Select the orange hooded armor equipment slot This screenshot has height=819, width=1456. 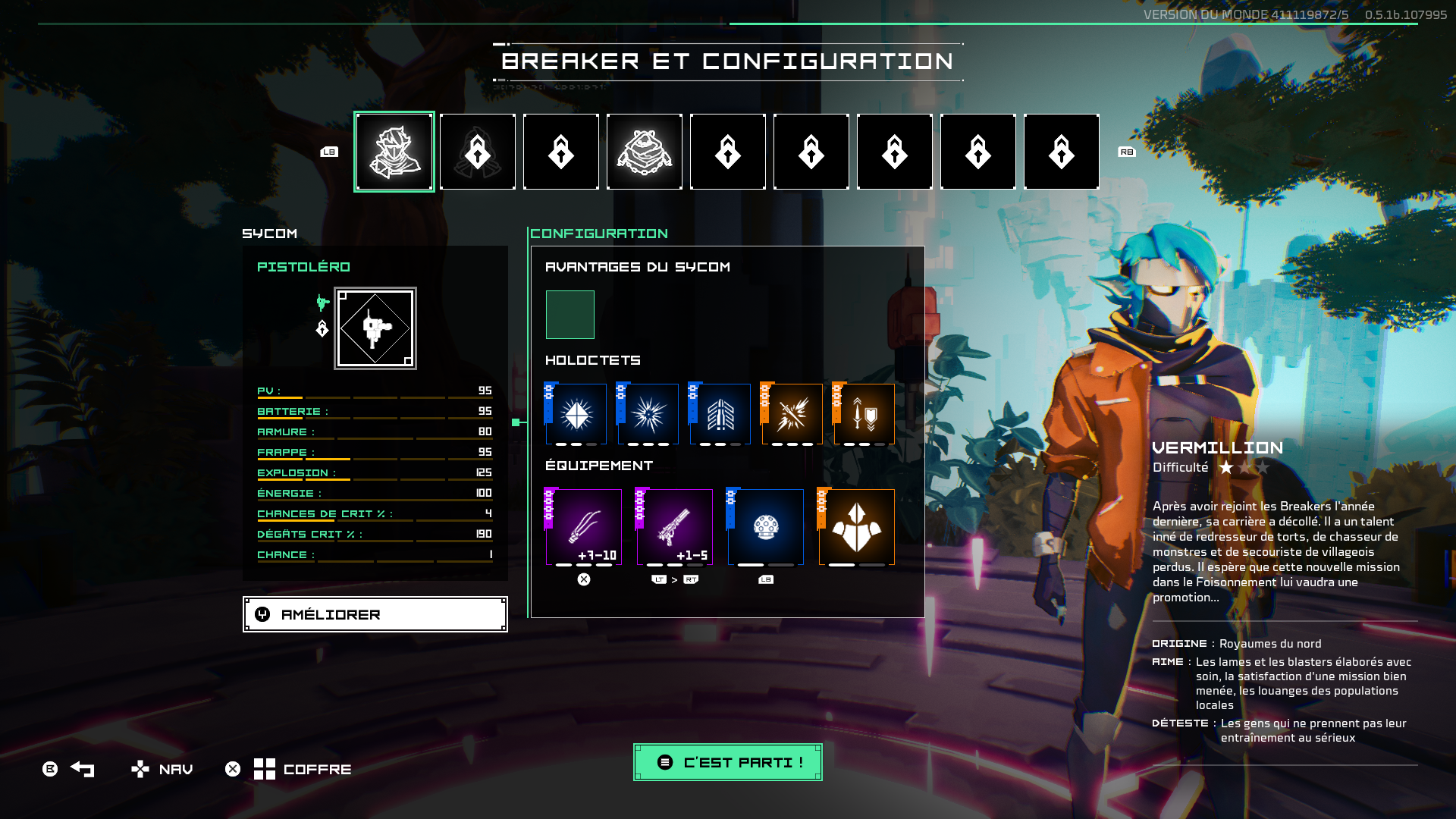click(x=857, y=527)
